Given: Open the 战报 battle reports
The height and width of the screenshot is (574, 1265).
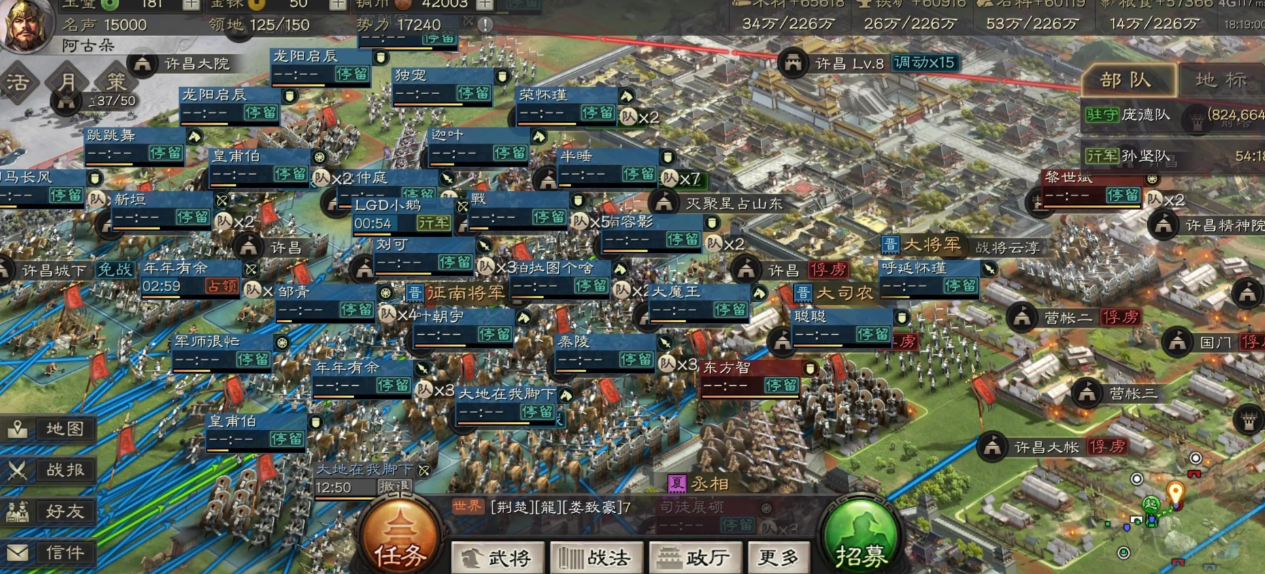Looking at the screenshot, I should coord(50,471).
